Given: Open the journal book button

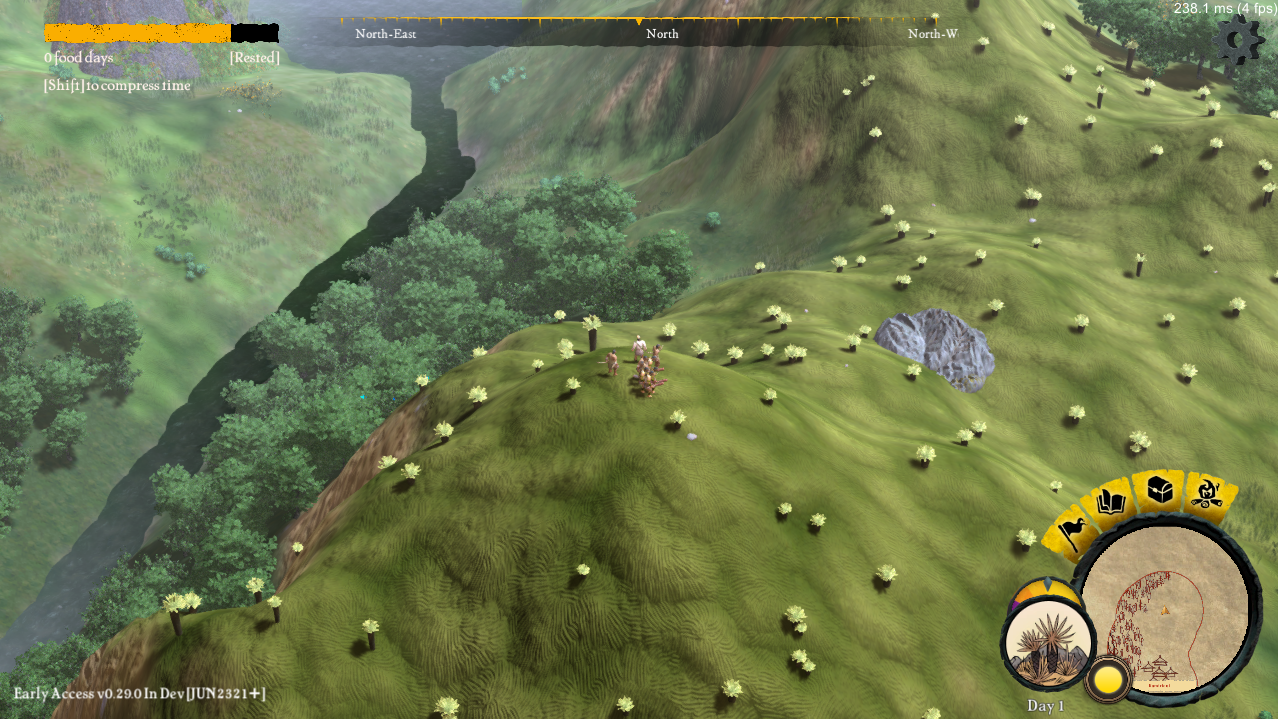Looking at the screenshot, I should pyautogui.click(x=1112, y=502).
